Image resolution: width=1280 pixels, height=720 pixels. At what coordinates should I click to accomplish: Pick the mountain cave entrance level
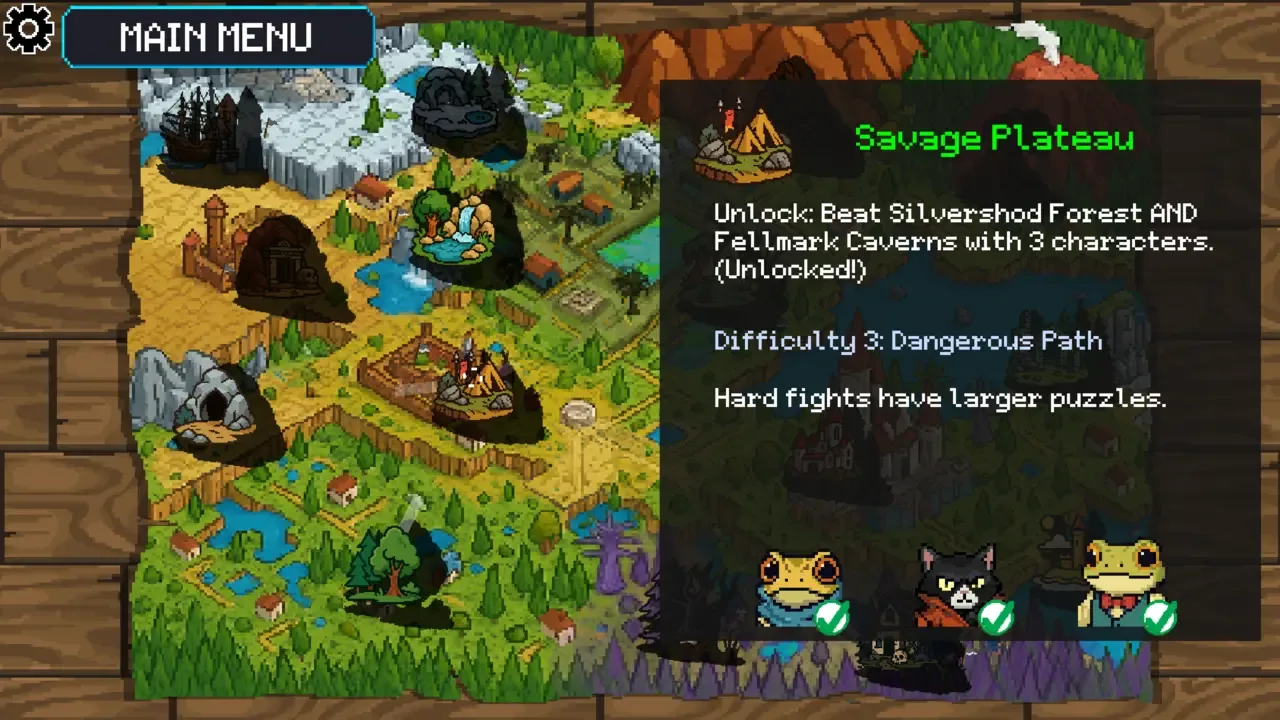(x=215, y=408)
